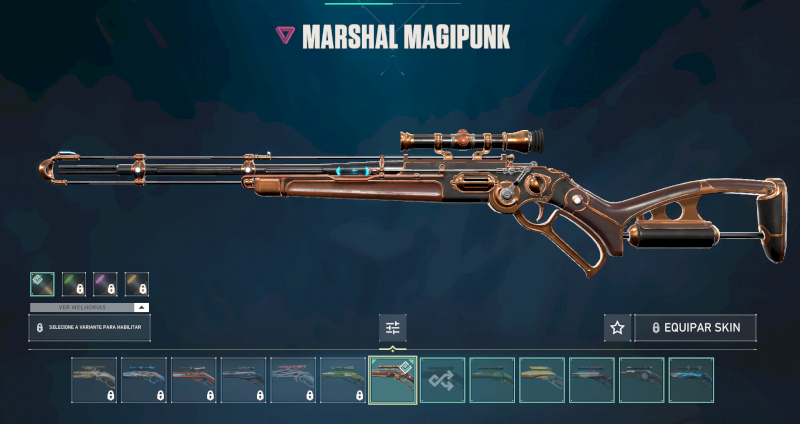Choose the locked green variant swatch
Screen dimensions: 800x424
pyautogui.click(x=74, y=285)
